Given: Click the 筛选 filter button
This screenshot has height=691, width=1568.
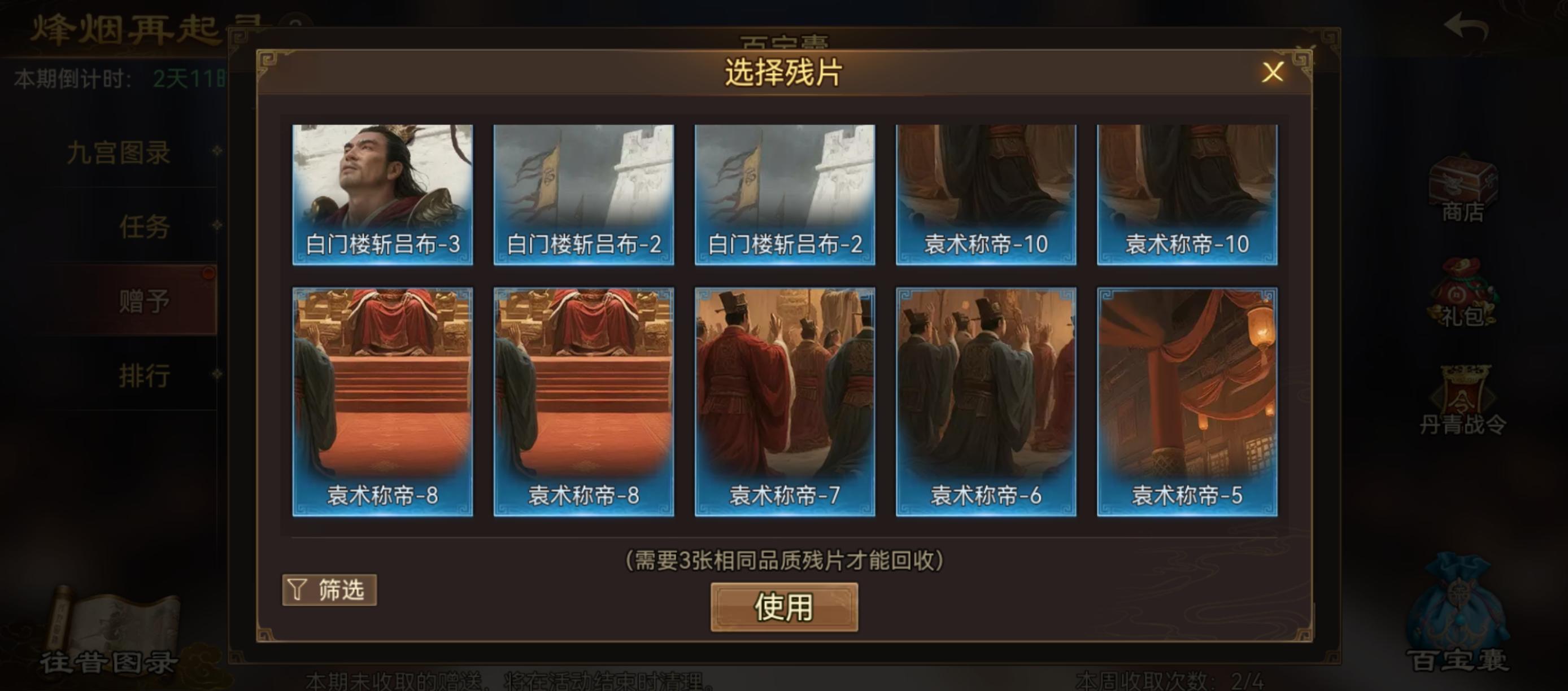Looking at the screenshot, I should tap(329, 589).
